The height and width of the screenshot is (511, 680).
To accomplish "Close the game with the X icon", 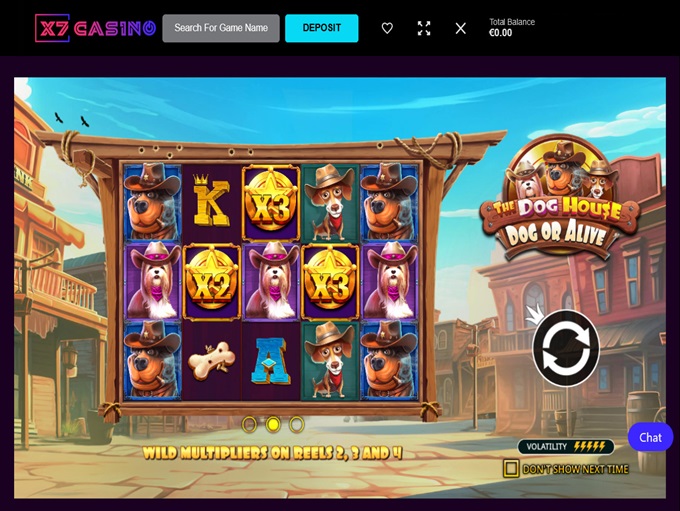I will [x=460, y=28].
